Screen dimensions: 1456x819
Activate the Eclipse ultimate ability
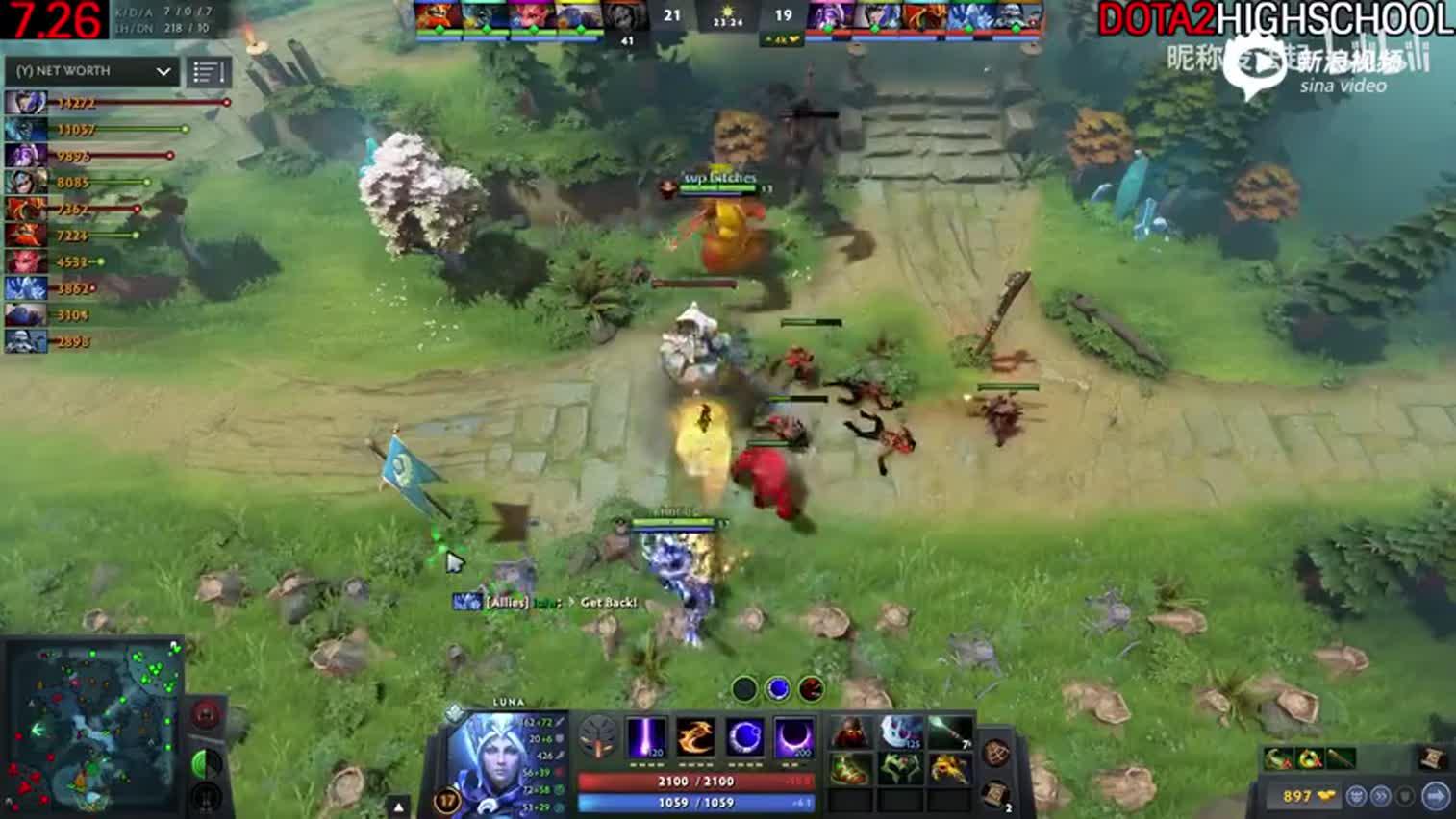(x=796, y=740)
